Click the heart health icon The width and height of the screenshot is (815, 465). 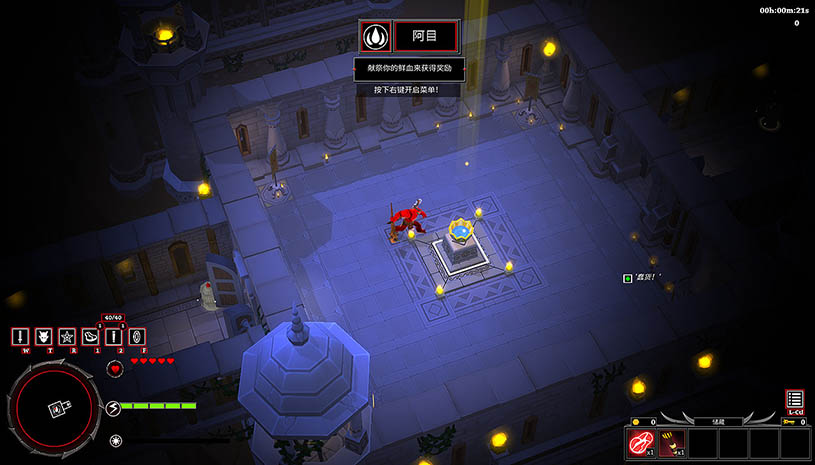tap(115, 368)
